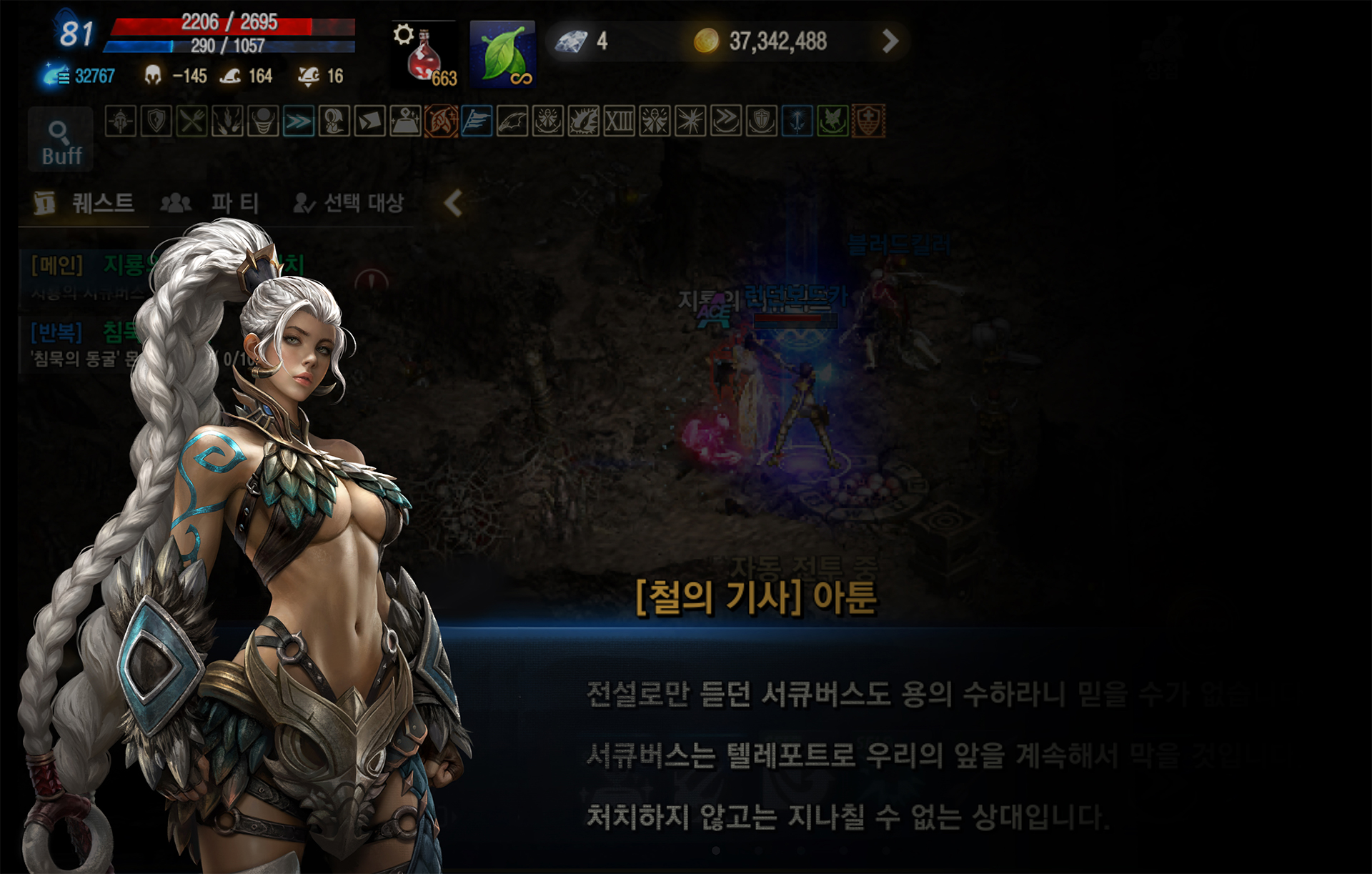Inspect the blue flag buff icon

click(x=477, y=121)
